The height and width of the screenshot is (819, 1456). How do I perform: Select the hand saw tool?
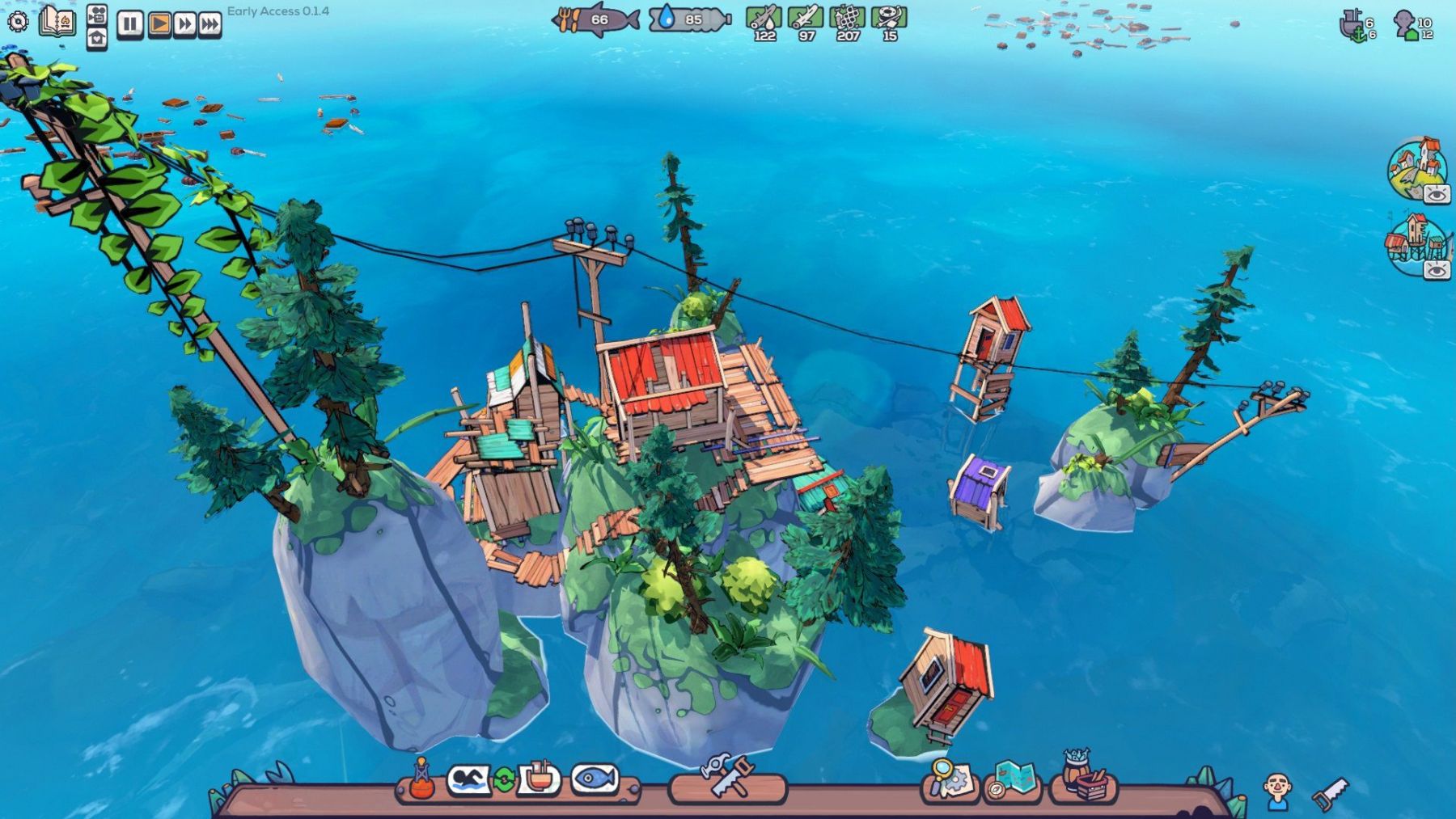(1329, 793)
